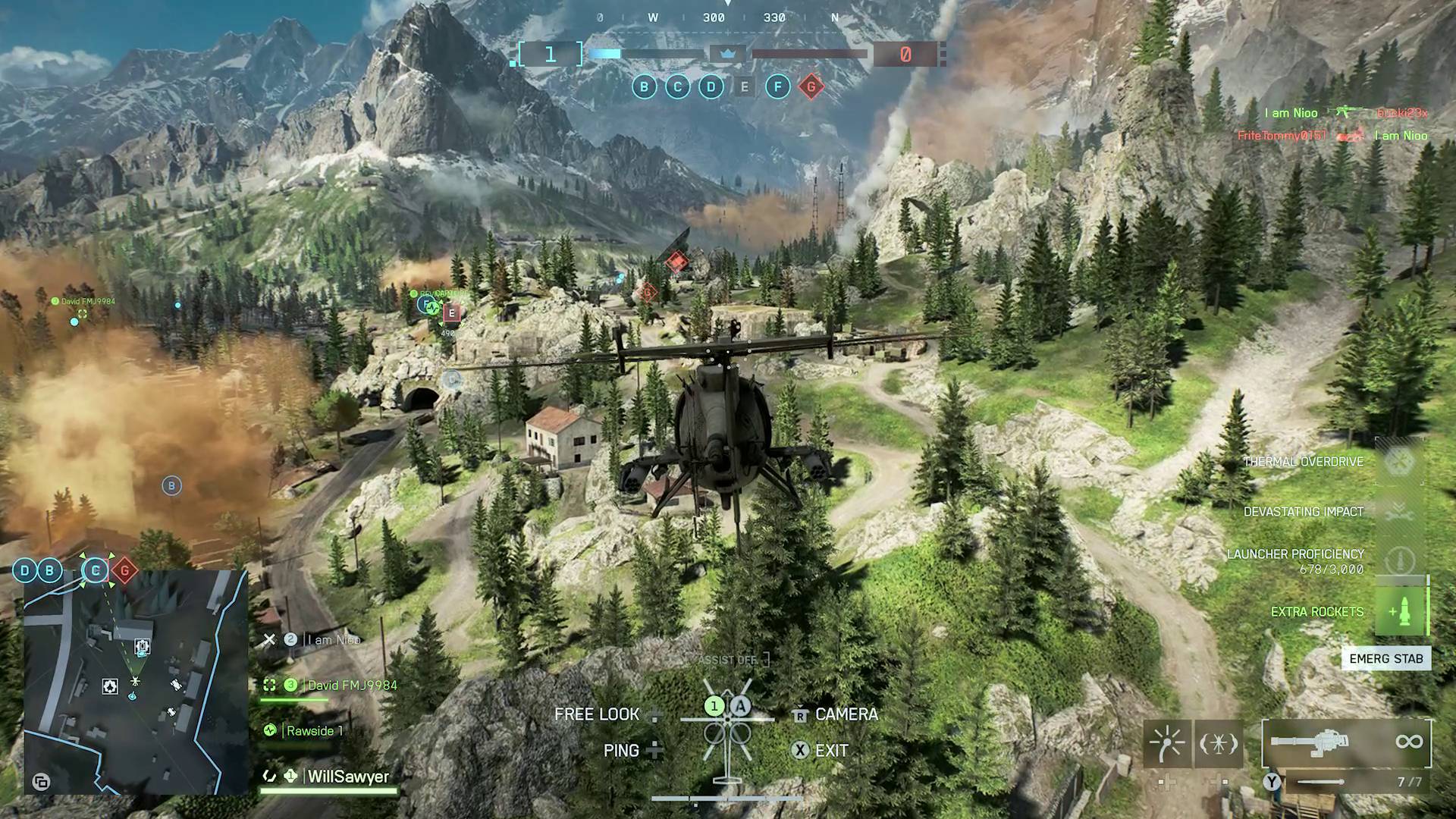Viewport: 1456px width, 819px height.
Task: Click the squad leader icon beside WillSawyer
Action: click(x=289, y=777)
